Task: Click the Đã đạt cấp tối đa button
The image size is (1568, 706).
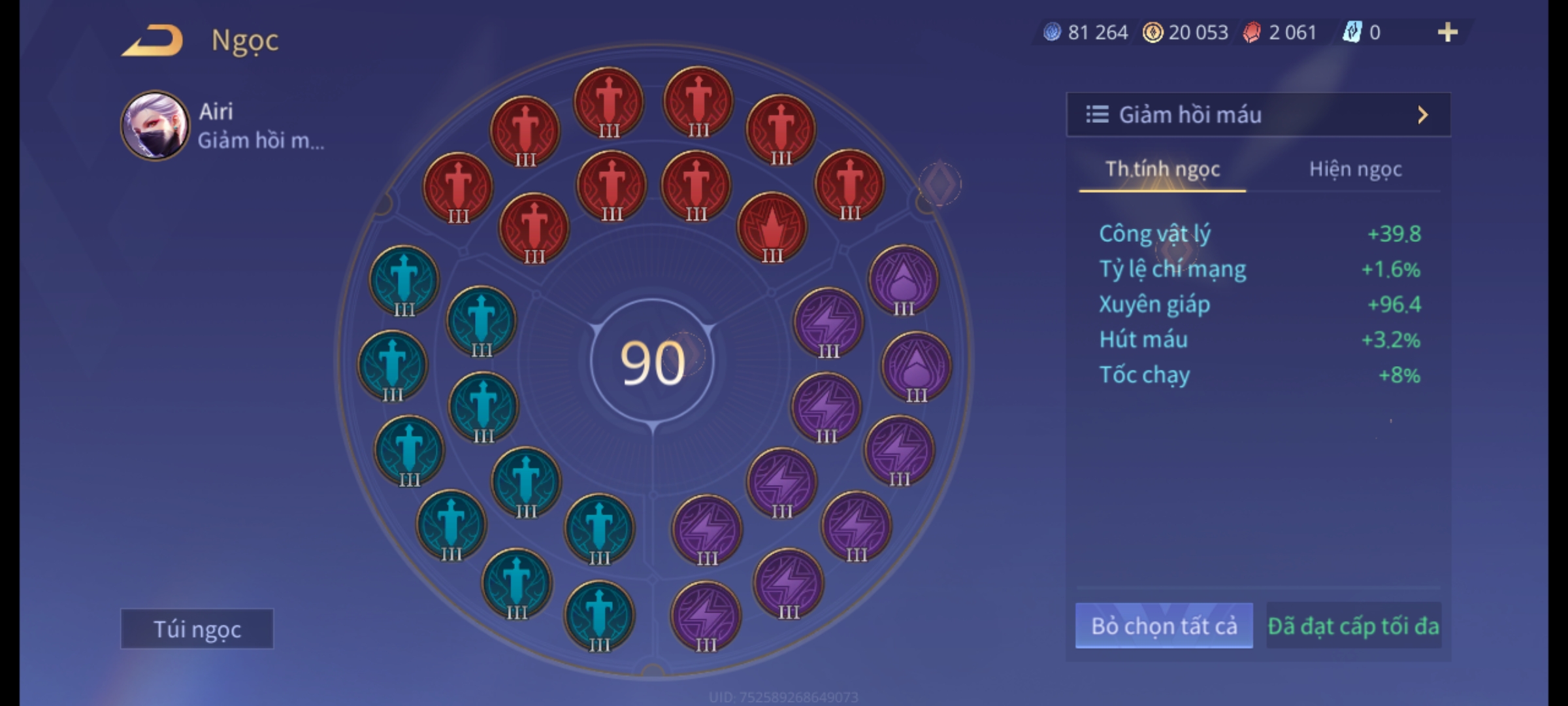Action: (1353, 626)
